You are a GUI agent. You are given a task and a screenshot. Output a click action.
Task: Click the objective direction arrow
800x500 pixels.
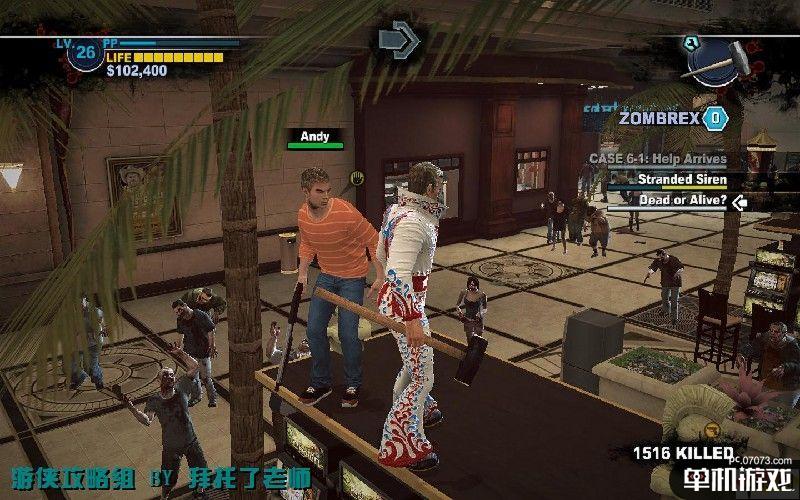coord(398,38)
